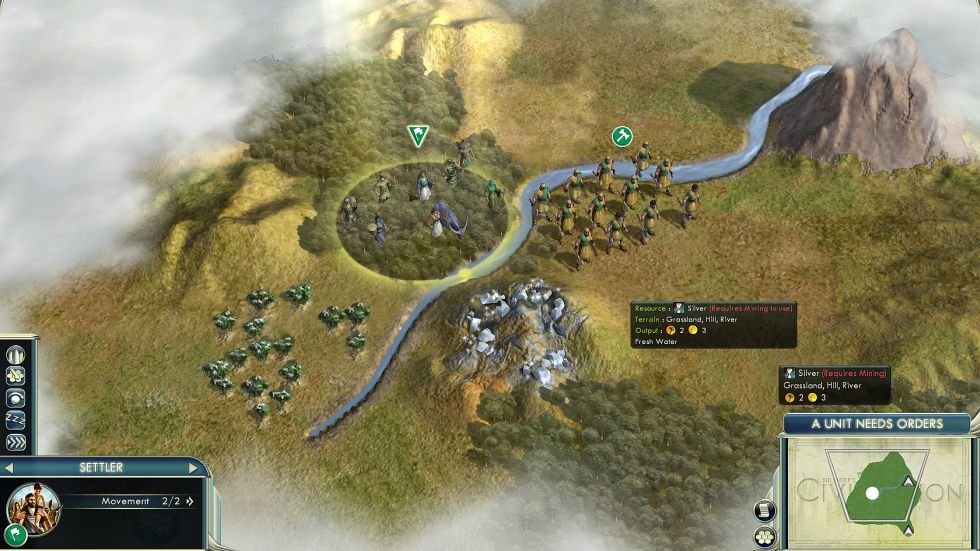Screen dimensions: 980x551
Task: Found a city with the columns icon
Action: 15,355
